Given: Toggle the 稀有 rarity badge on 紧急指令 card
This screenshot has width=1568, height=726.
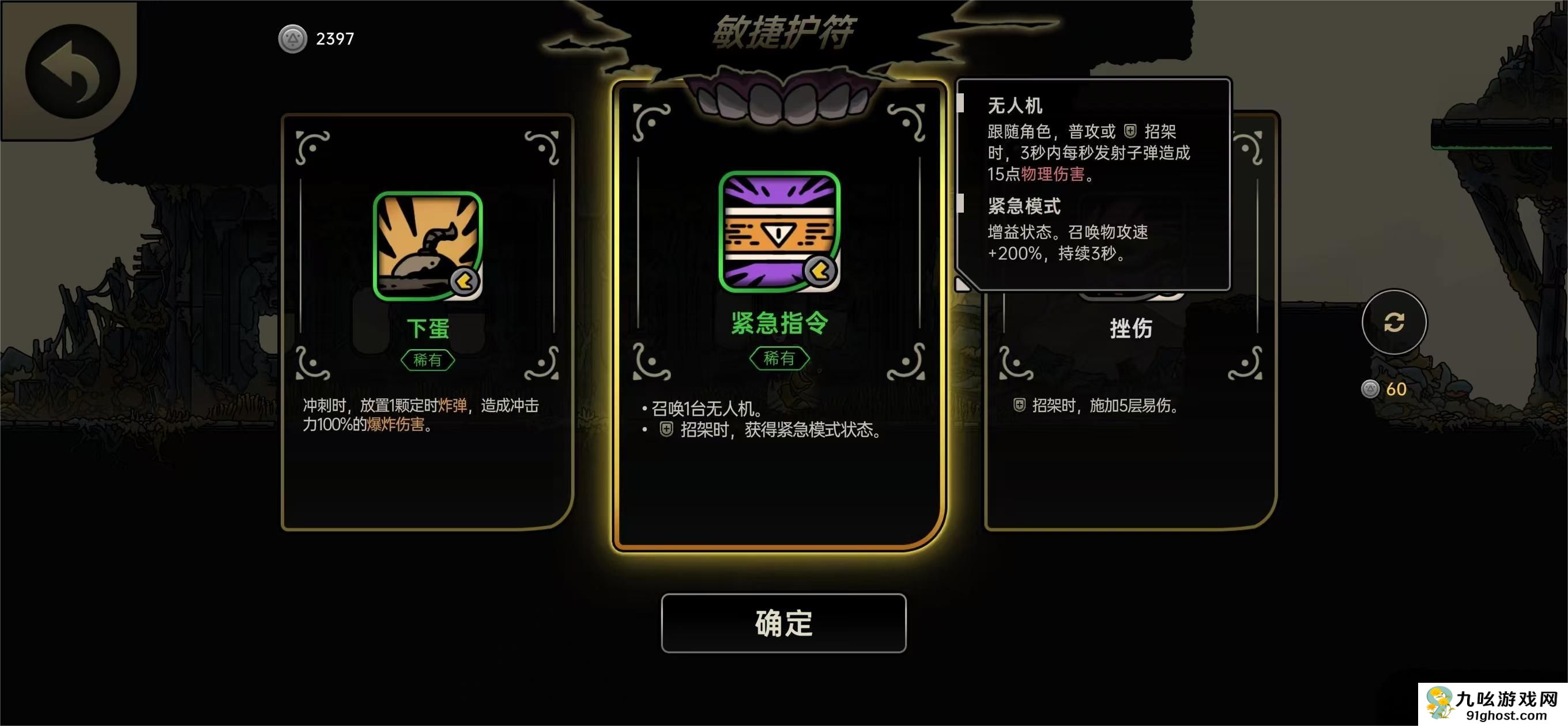Looking at the screenshot, I should pos(781,358).
